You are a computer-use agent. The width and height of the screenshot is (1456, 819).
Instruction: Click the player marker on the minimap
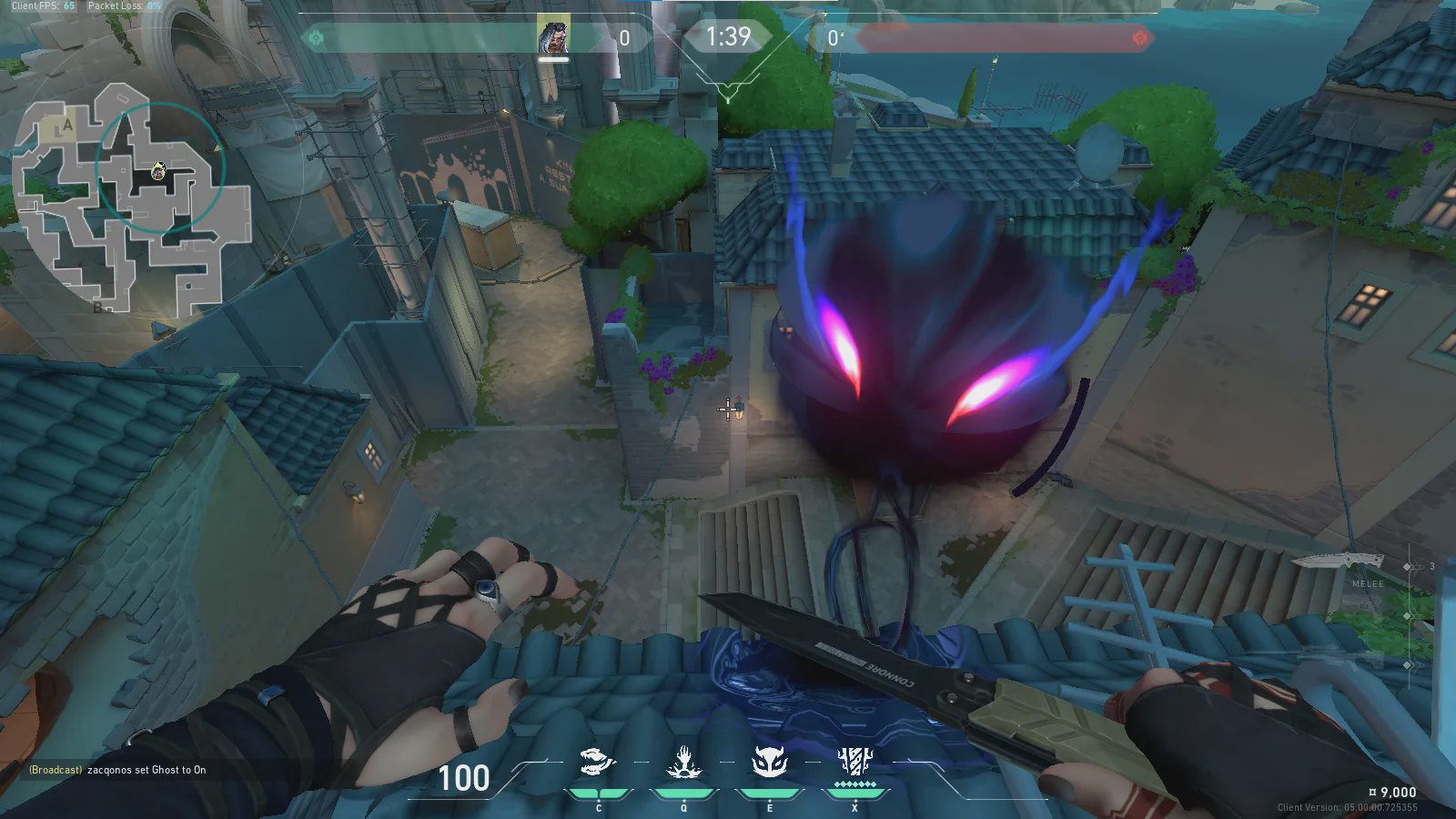158,170
